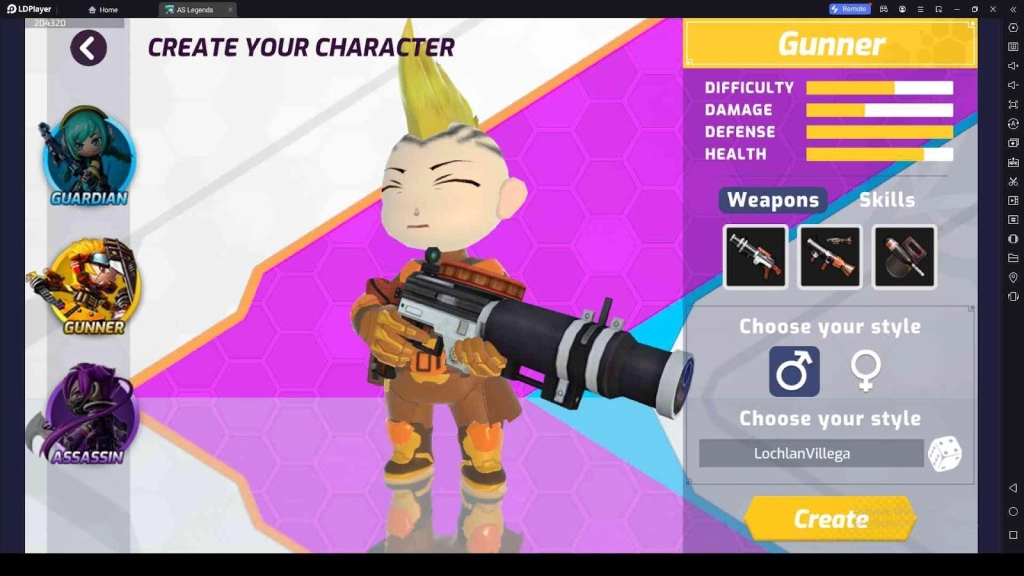Select the Guardian class portrait
This screenshot has height=576, width=1024.
[x=89, y=157]
